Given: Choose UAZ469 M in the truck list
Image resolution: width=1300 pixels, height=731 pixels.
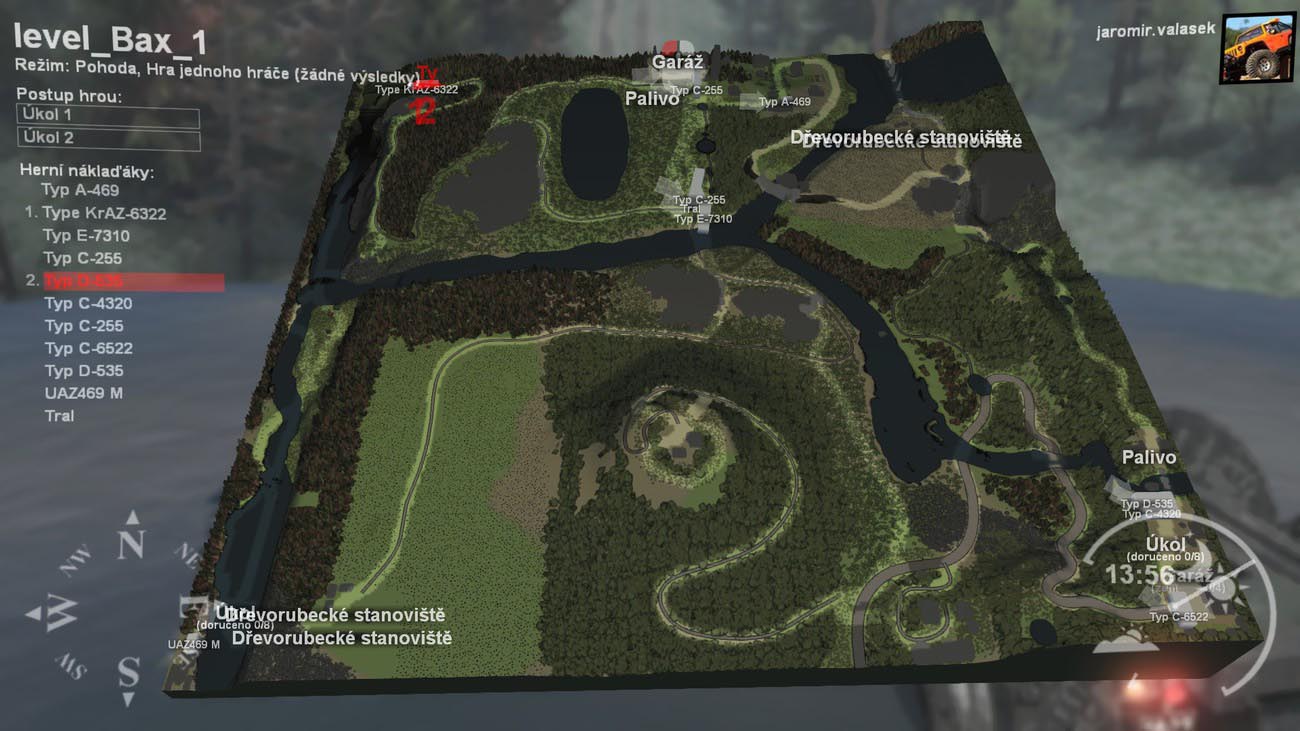Looking at the screenshot, I should pyautogui.click(x=84, y=393).
